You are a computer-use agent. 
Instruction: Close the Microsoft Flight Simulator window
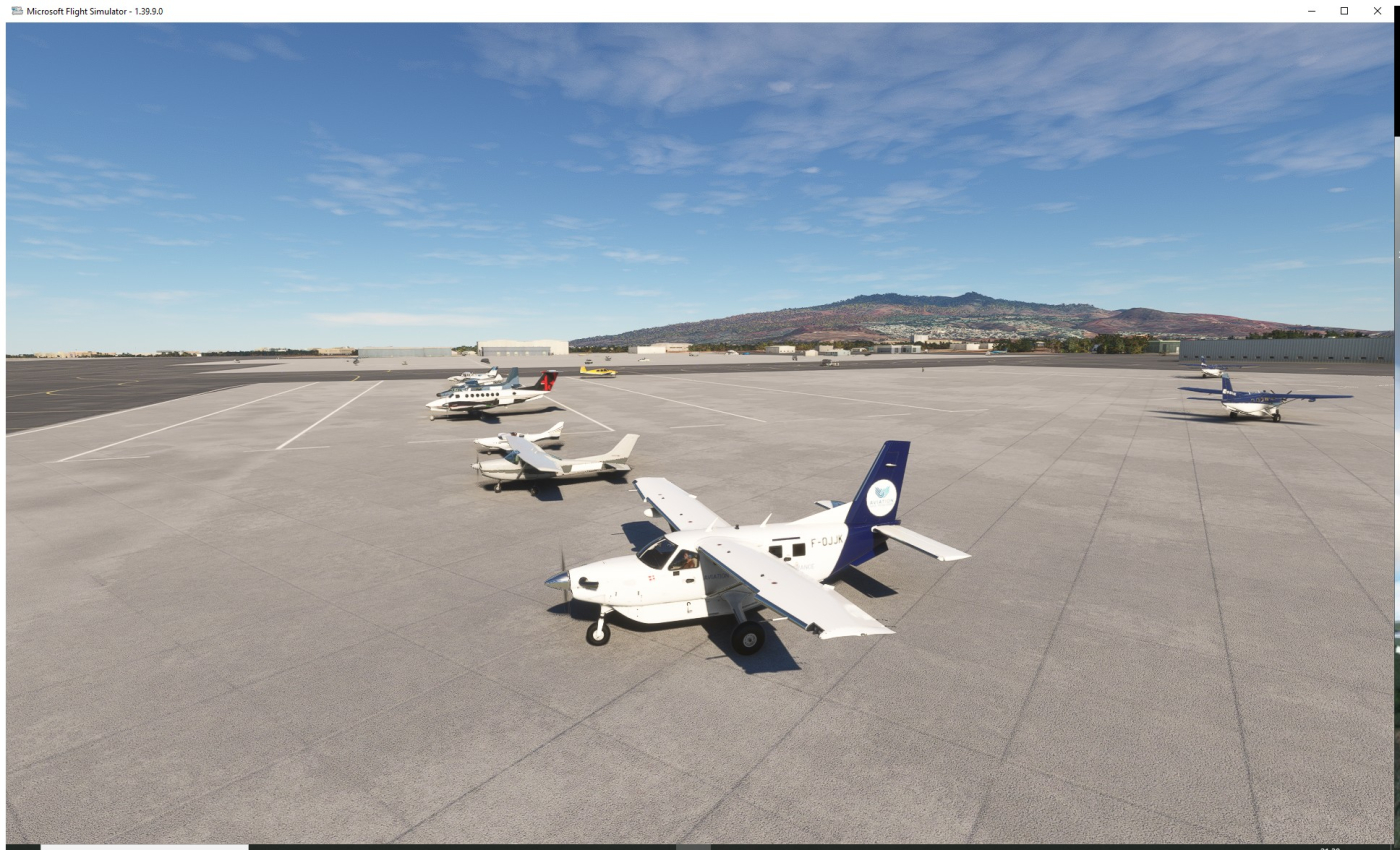[x=1377, y=10]
